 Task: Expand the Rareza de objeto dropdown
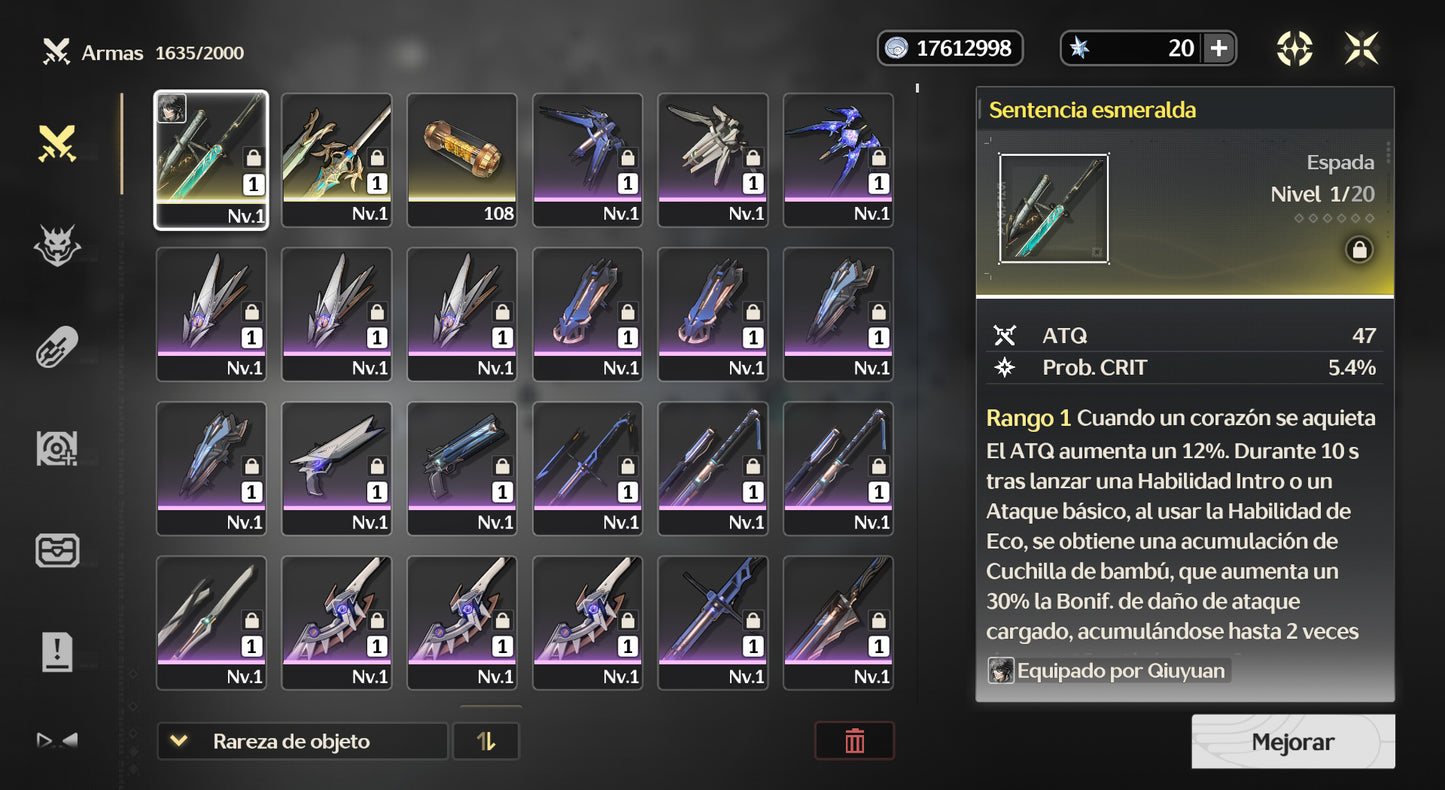[x=302, y=741]
